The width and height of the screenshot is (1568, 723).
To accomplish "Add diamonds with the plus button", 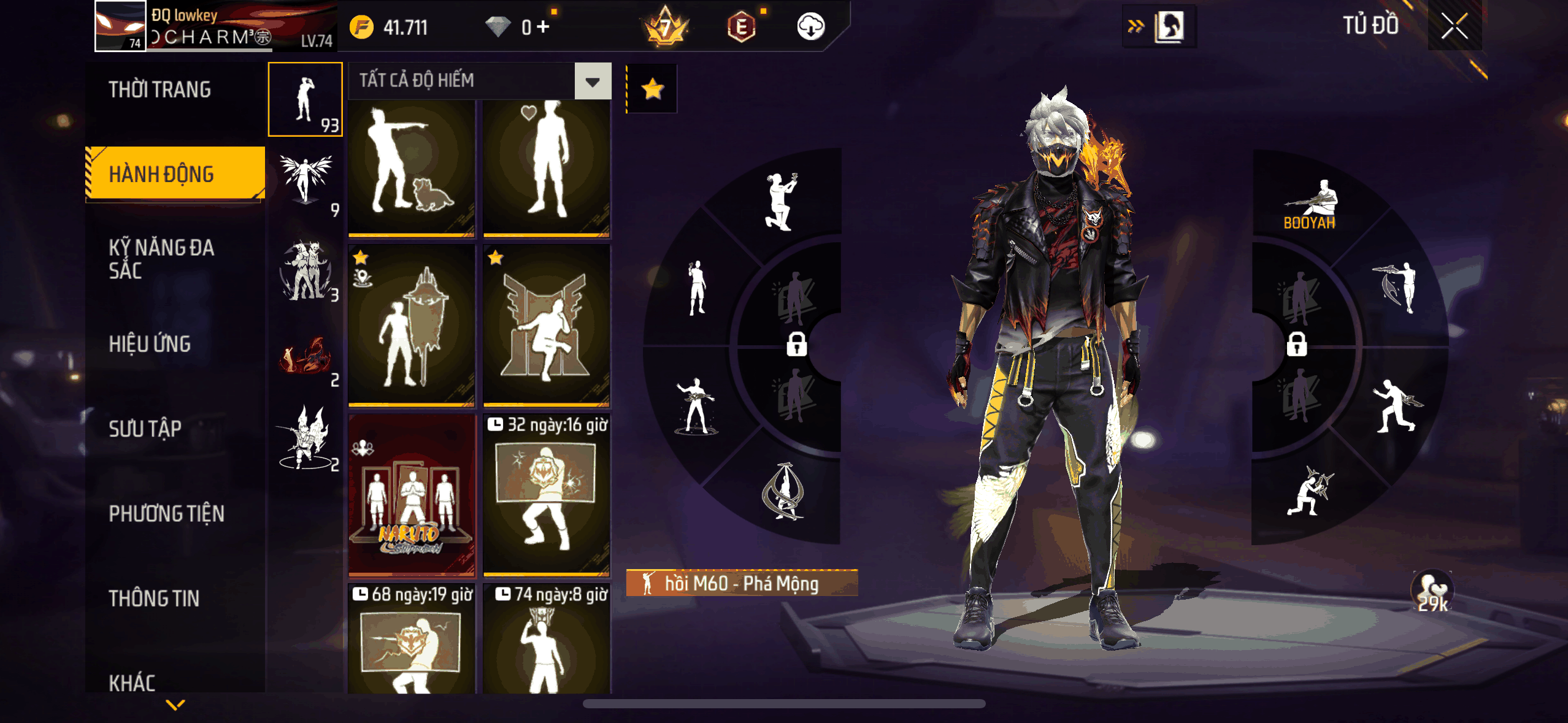I will (544, 27).
